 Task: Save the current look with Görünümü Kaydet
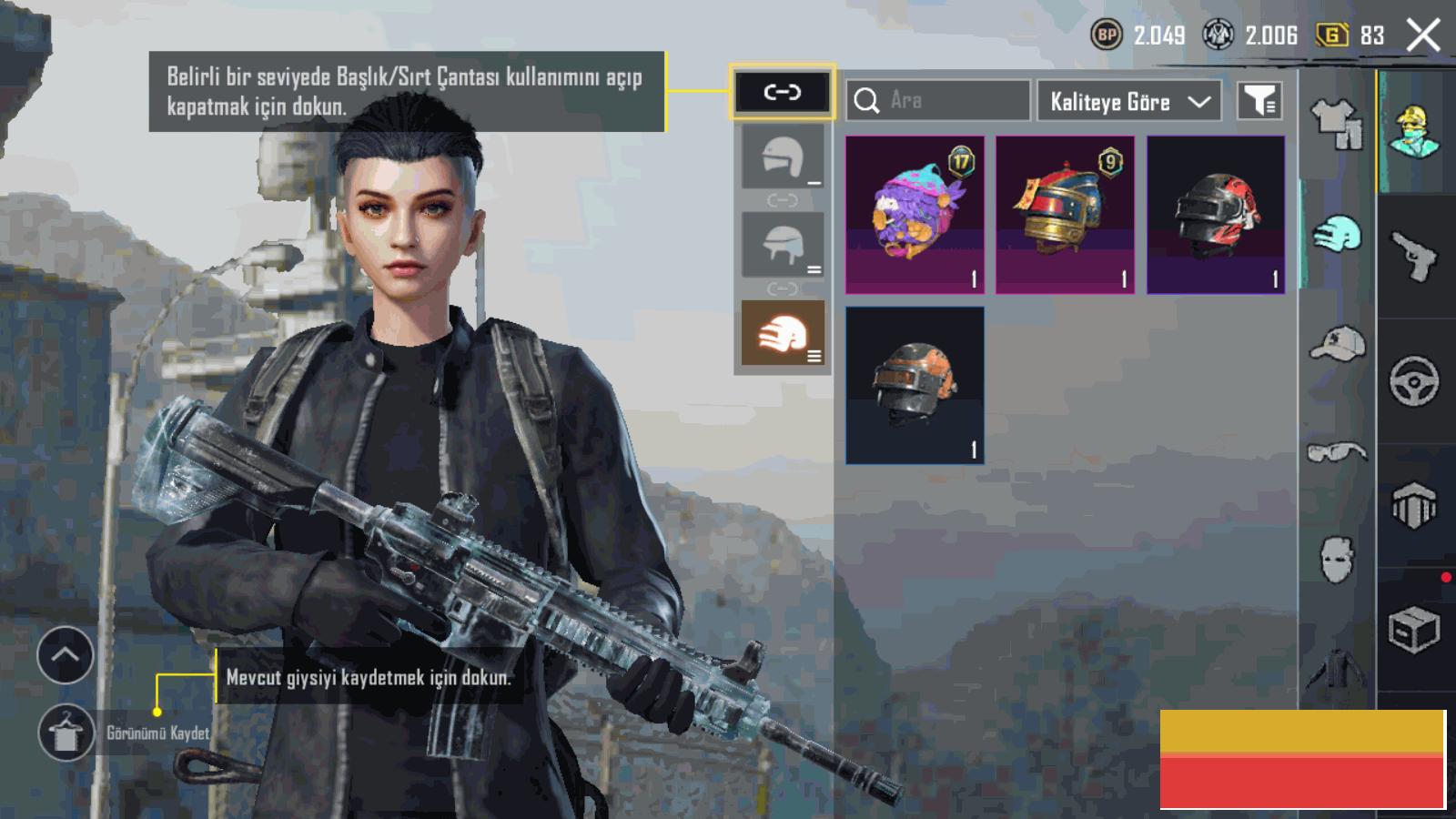pos(66,733)
